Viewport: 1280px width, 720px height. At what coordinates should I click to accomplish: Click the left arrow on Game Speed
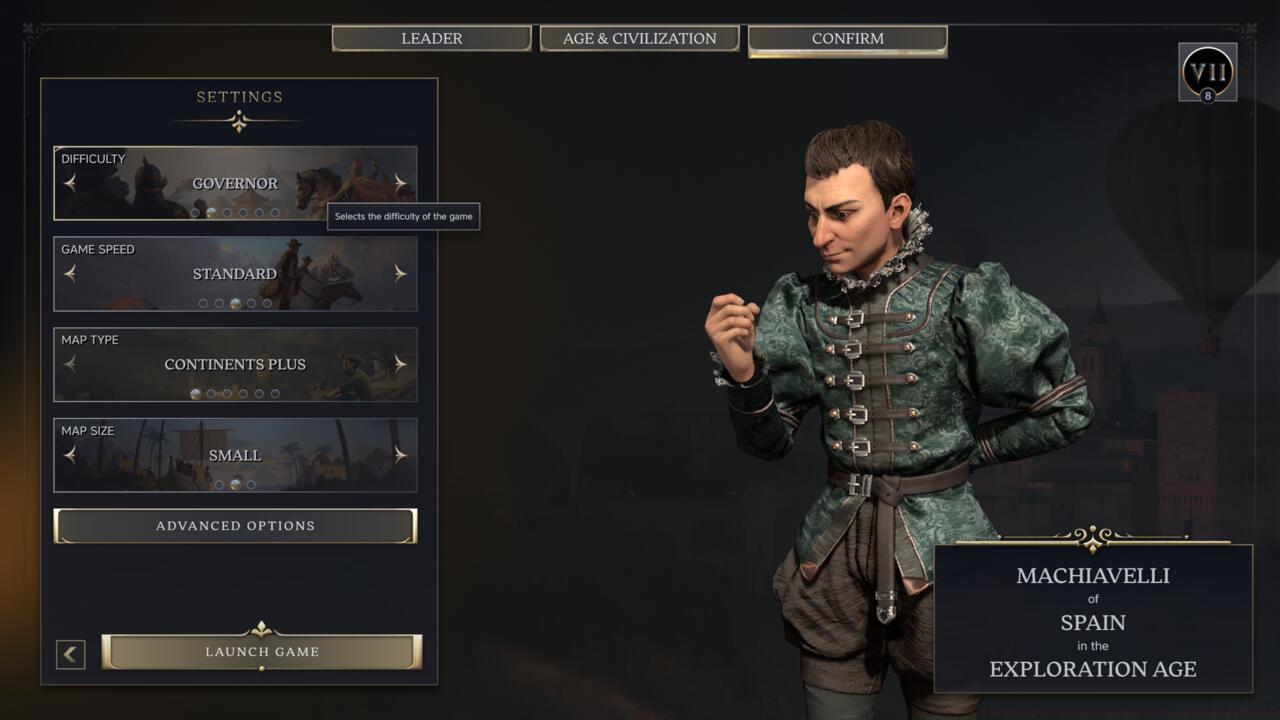coord(70,273)
